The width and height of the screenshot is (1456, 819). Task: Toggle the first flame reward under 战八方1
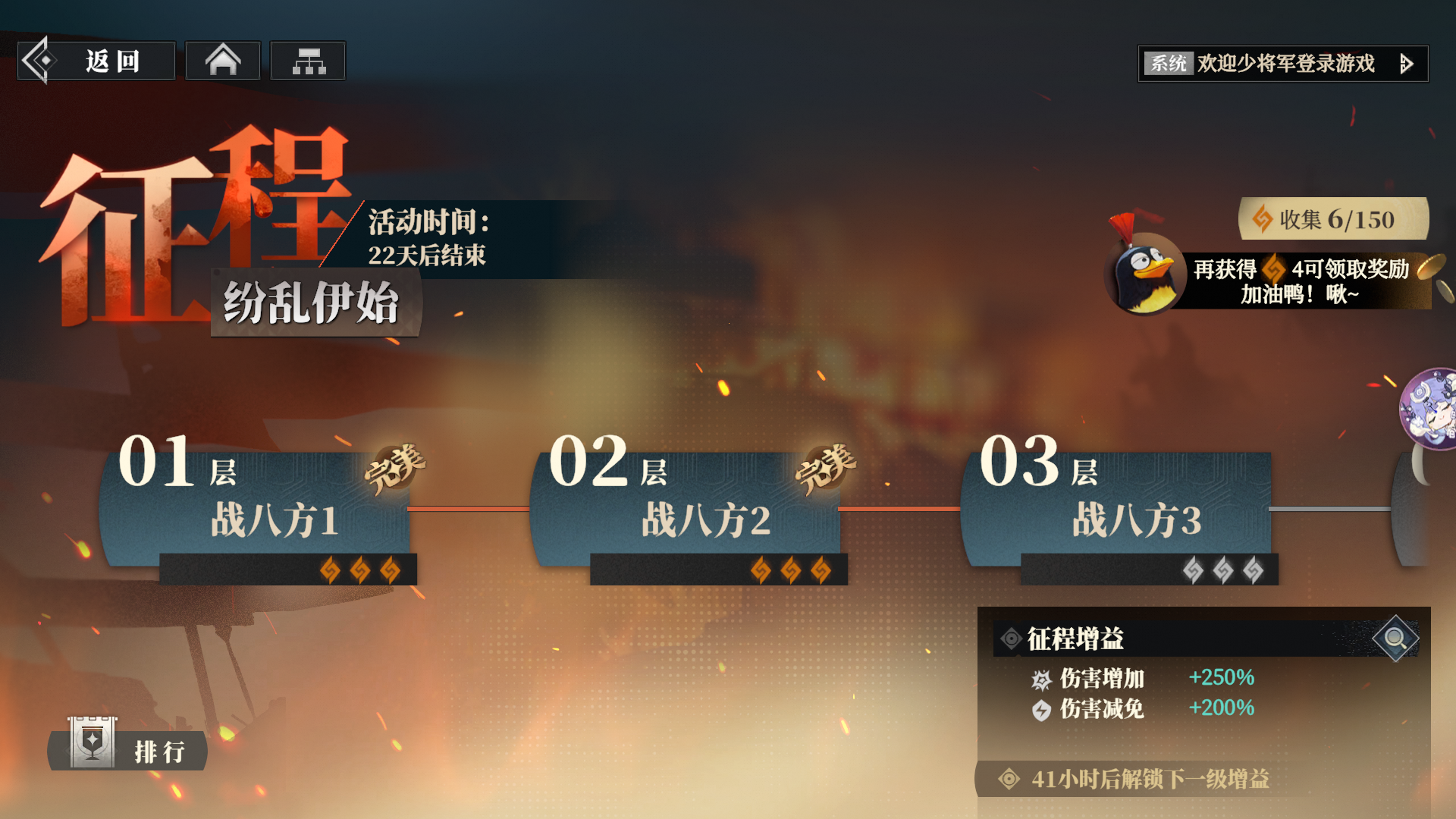(x=330, y=570)
